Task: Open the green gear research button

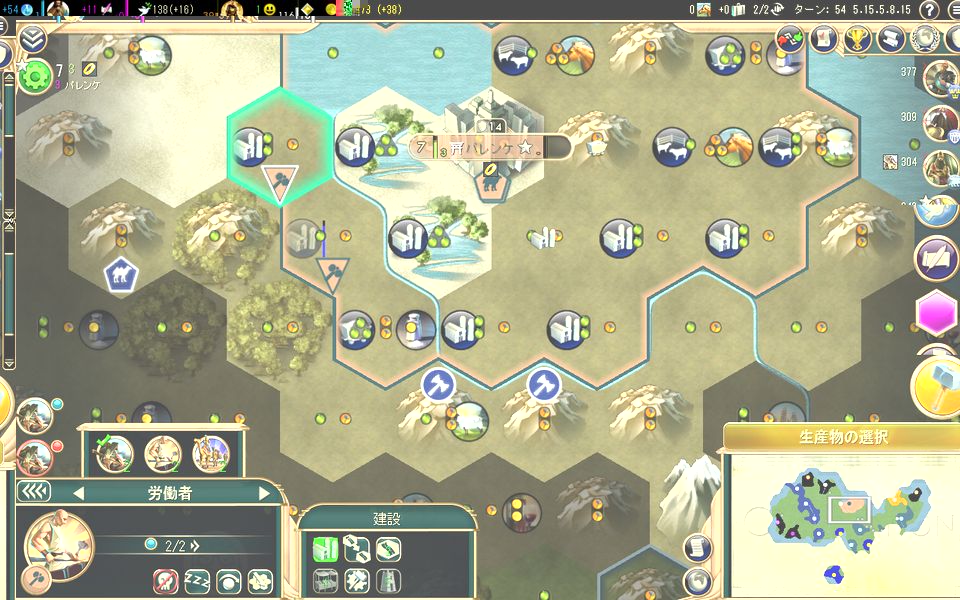Action: (34, 75)
